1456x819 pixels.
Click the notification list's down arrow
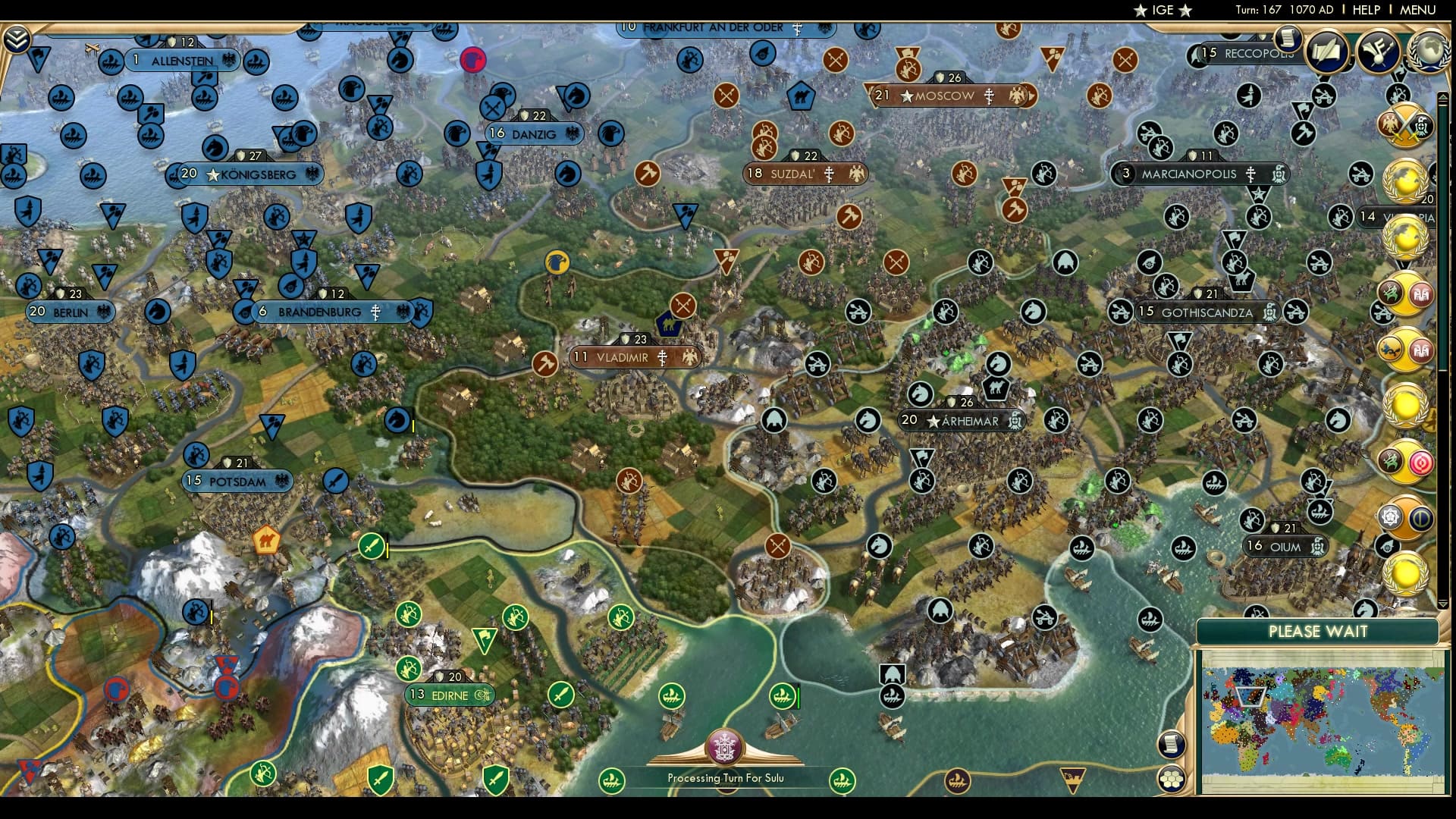click(x=1443, y=604)
